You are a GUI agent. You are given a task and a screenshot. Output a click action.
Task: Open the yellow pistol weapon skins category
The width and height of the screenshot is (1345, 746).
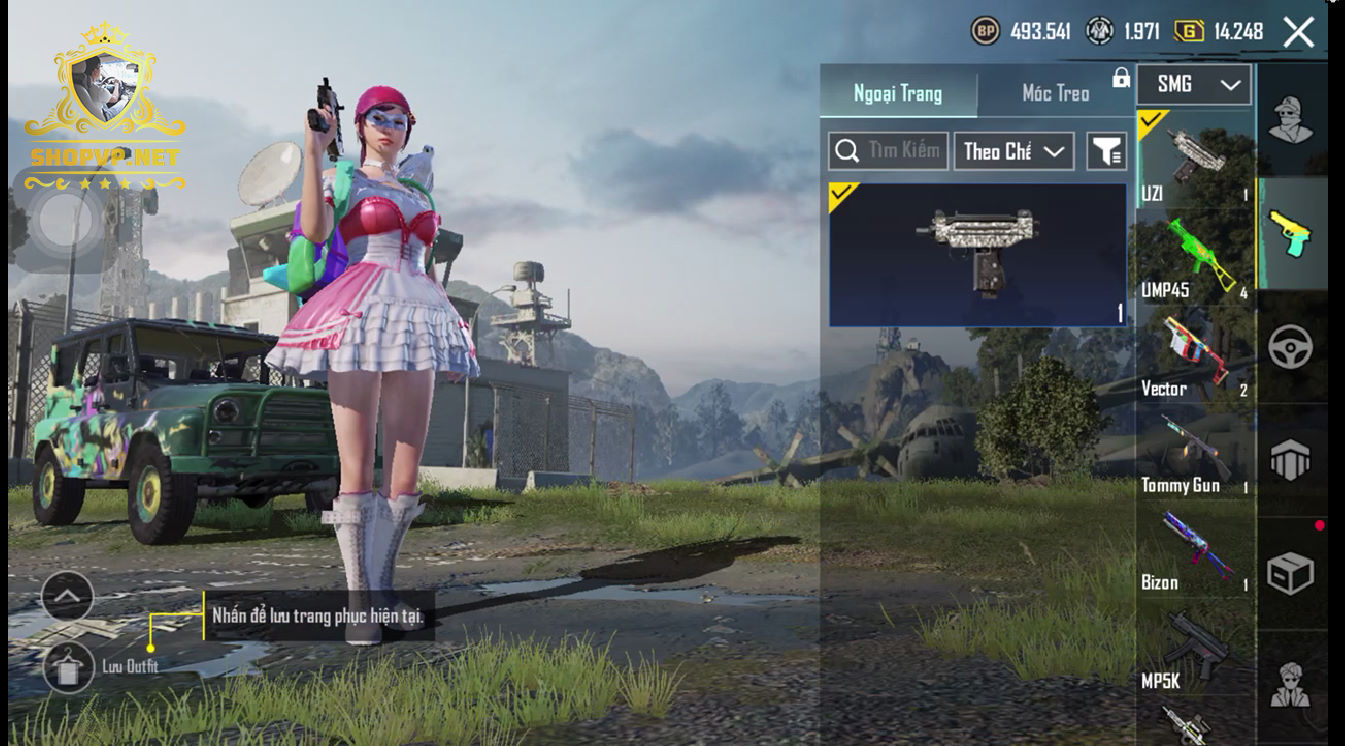click(1290, 233)
